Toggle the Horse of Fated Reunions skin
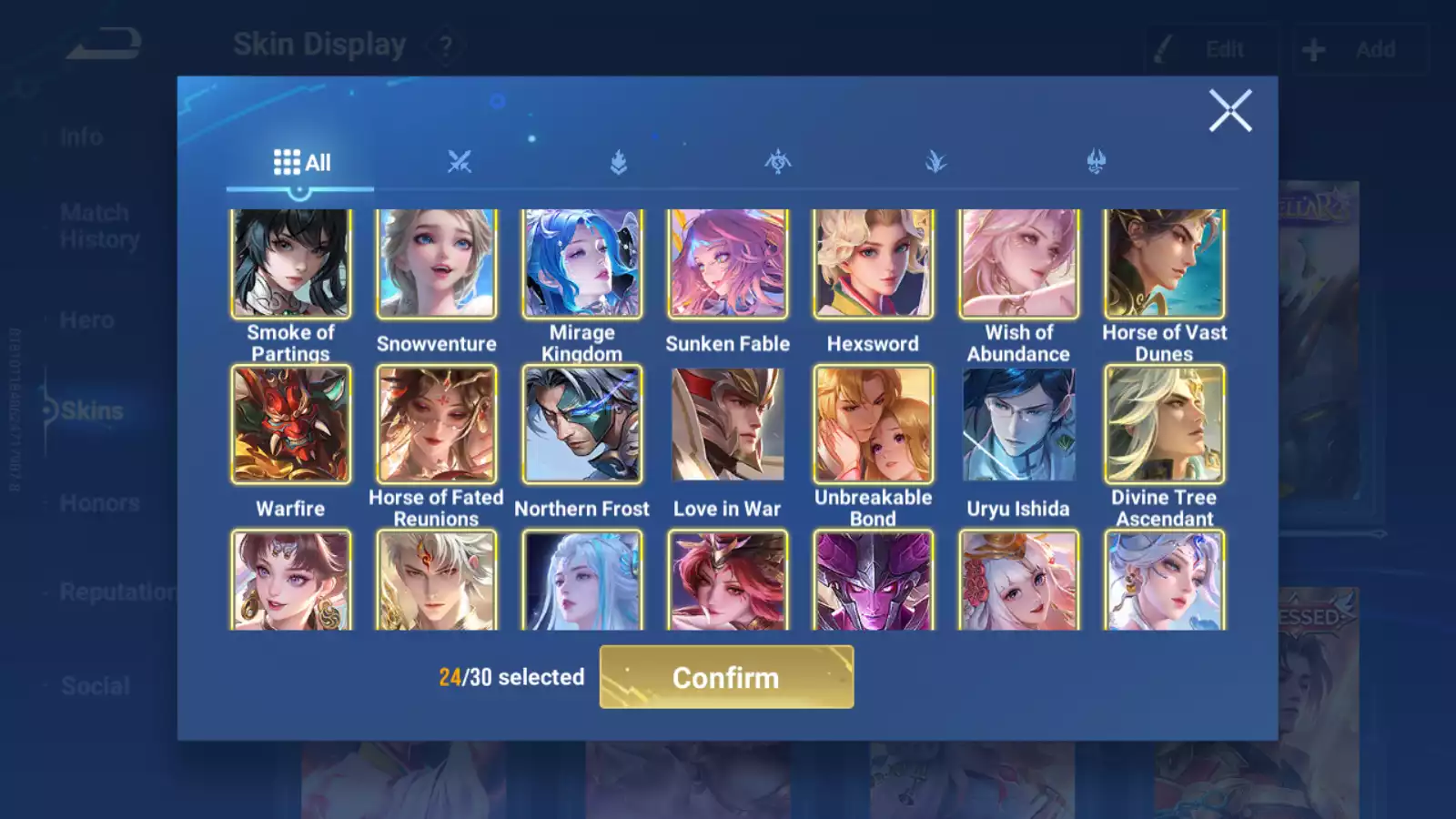The width and height of the screenshot is (1456, 819). 437,424
